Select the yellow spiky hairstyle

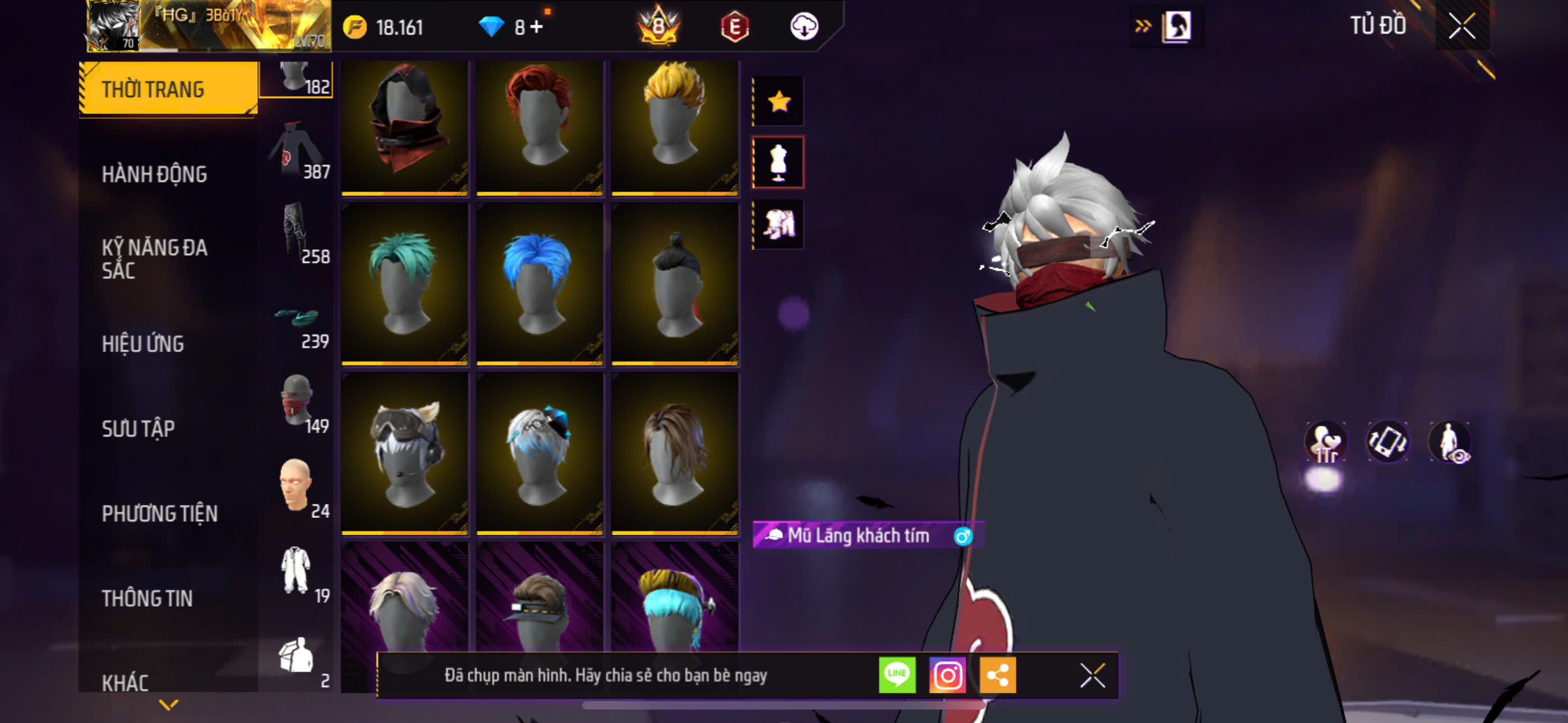tap(675, 127)
